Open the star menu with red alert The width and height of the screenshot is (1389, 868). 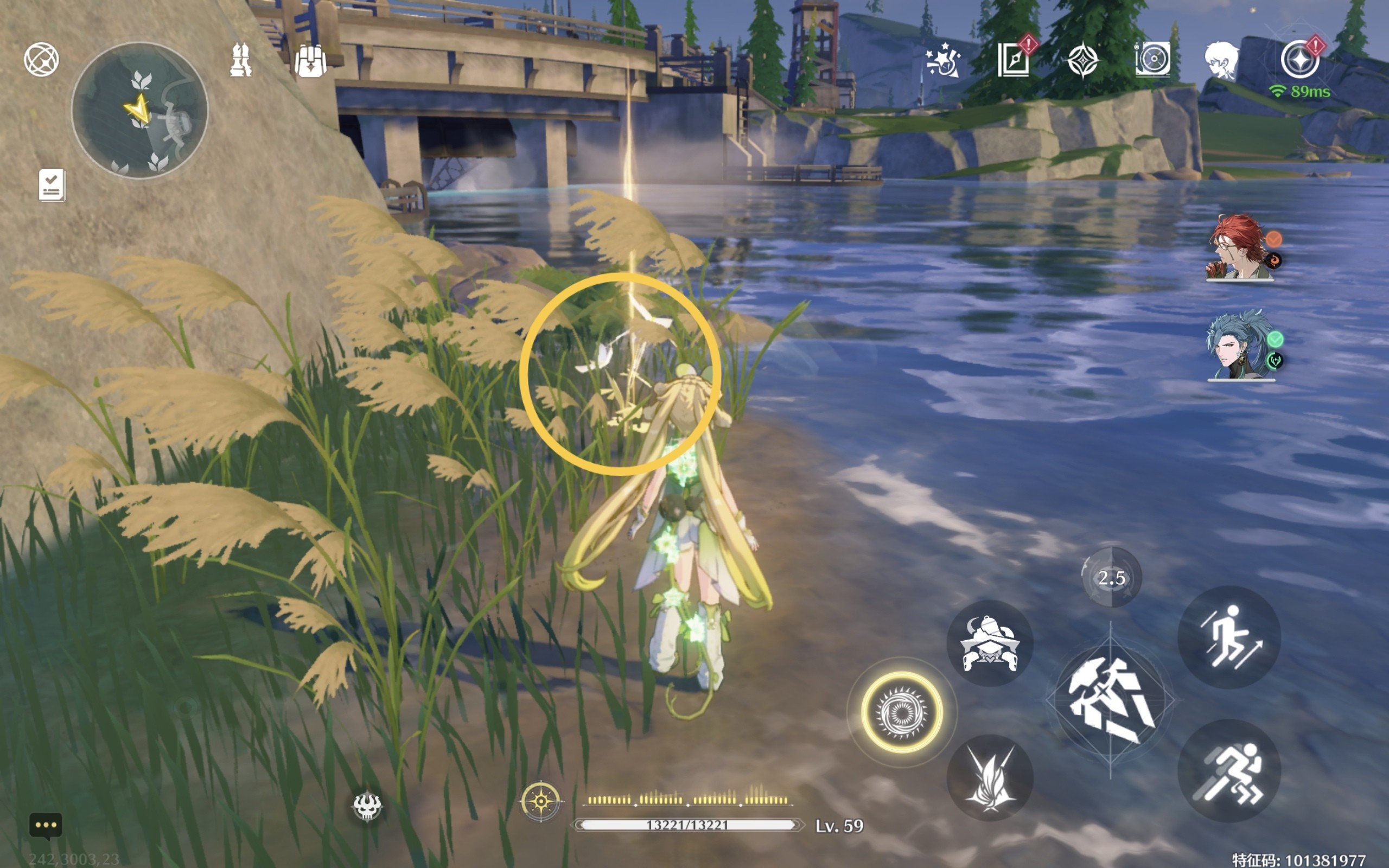coord(1300,59)
